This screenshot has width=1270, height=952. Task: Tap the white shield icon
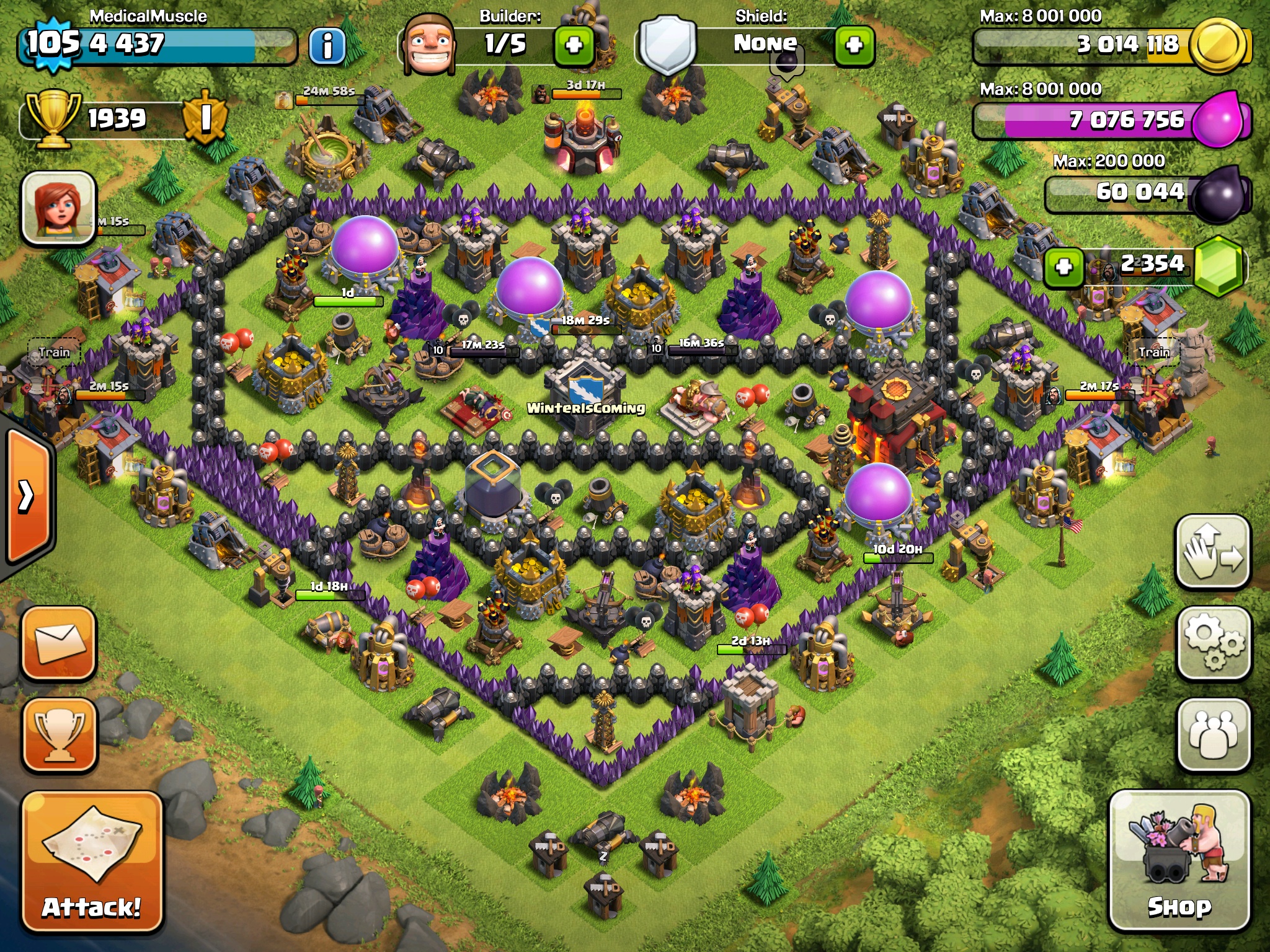[x=667, y=45]
